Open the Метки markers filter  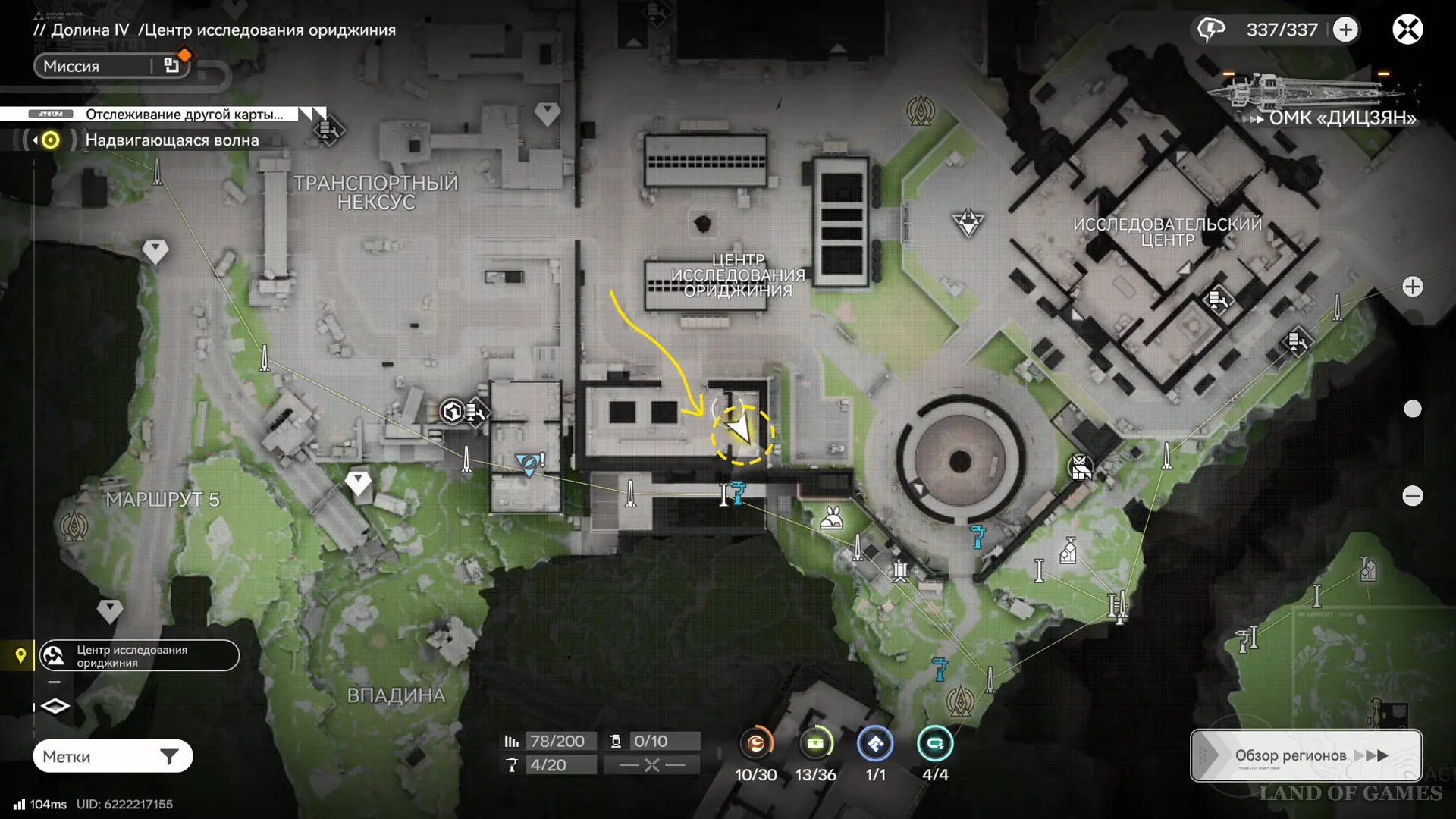point(112,756)
